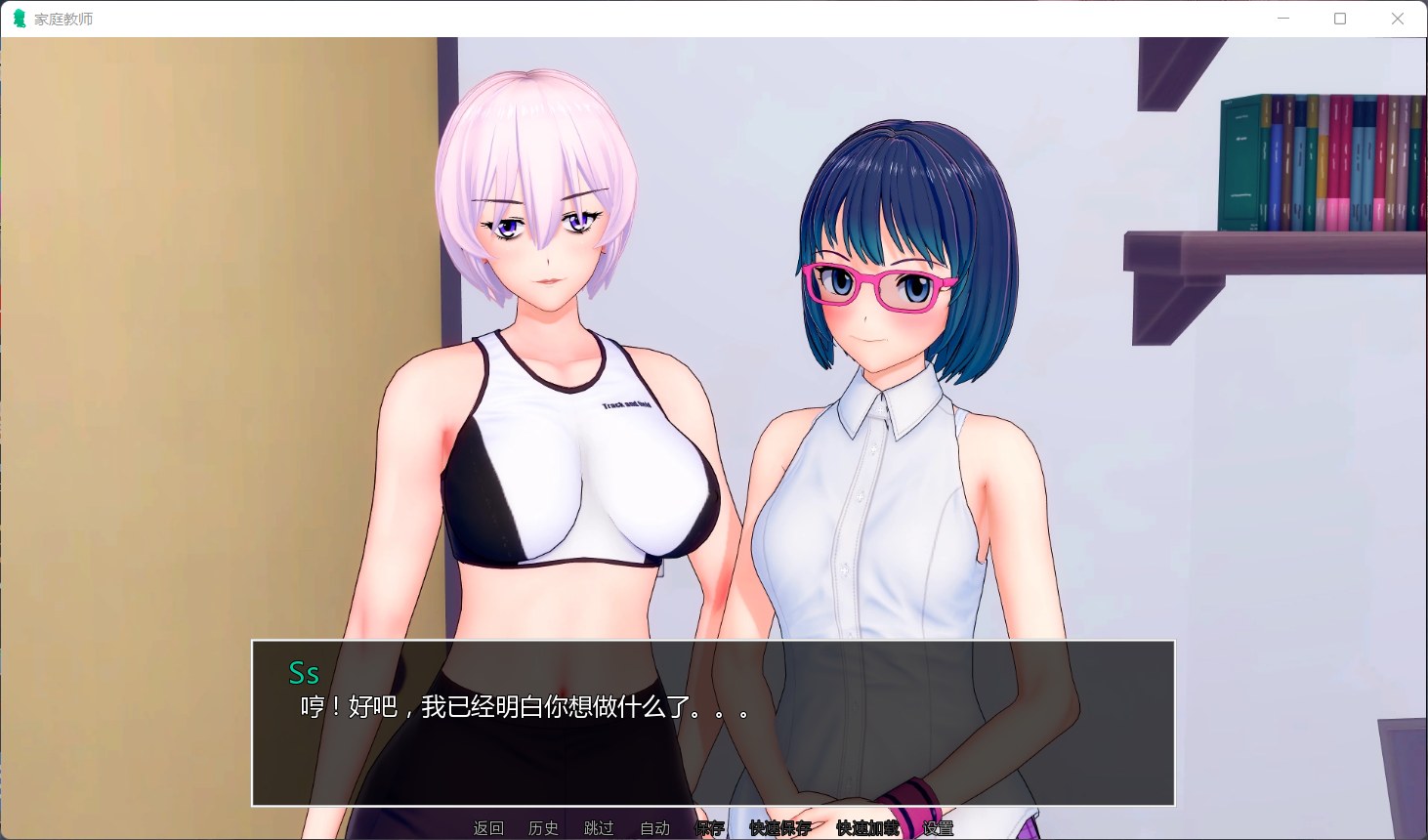
Task: Toggle 跳过 to skip read text
Action: coord(599,828)
